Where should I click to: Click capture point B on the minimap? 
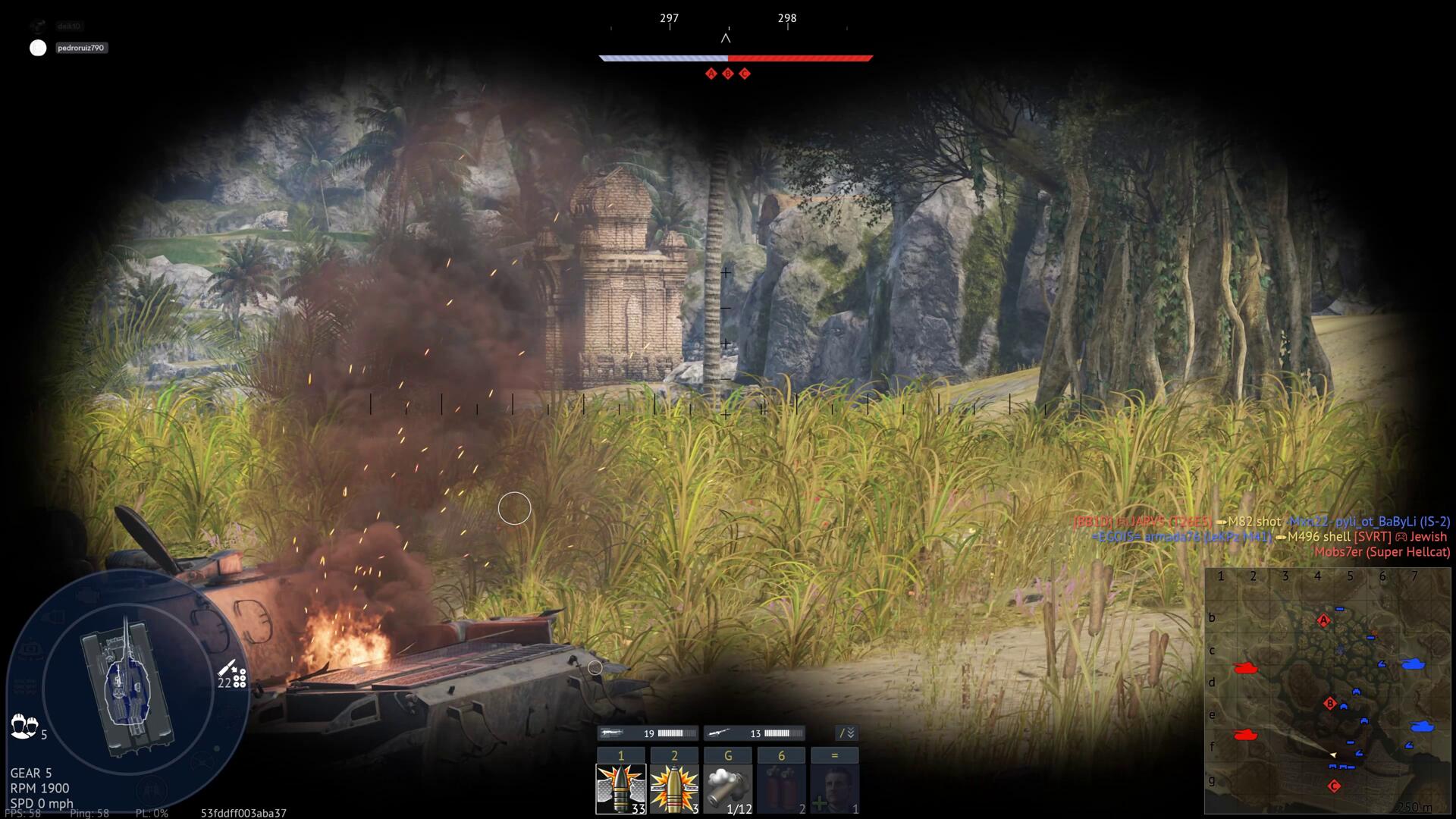tap(1329, 704)
